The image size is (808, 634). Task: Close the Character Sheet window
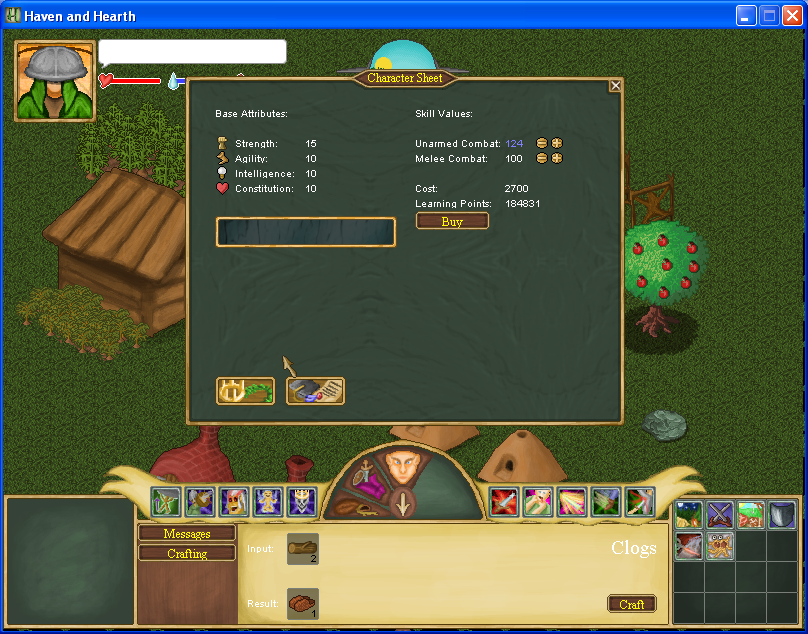pyautogui.click(x=615, y=86)
